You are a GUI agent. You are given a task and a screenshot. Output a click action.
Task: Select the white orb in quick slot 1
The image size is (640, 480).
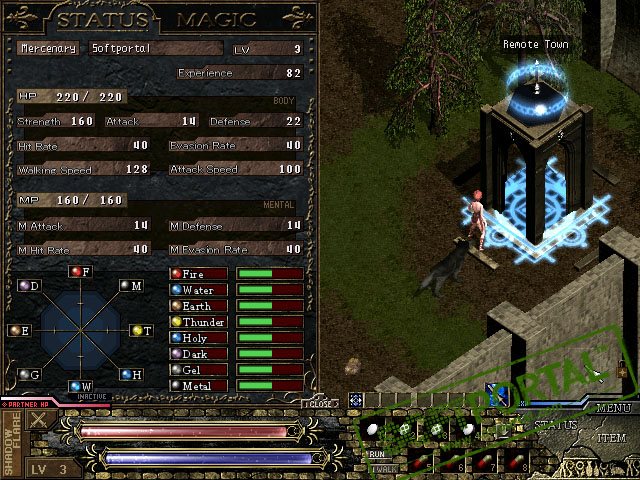coord(374,428)
